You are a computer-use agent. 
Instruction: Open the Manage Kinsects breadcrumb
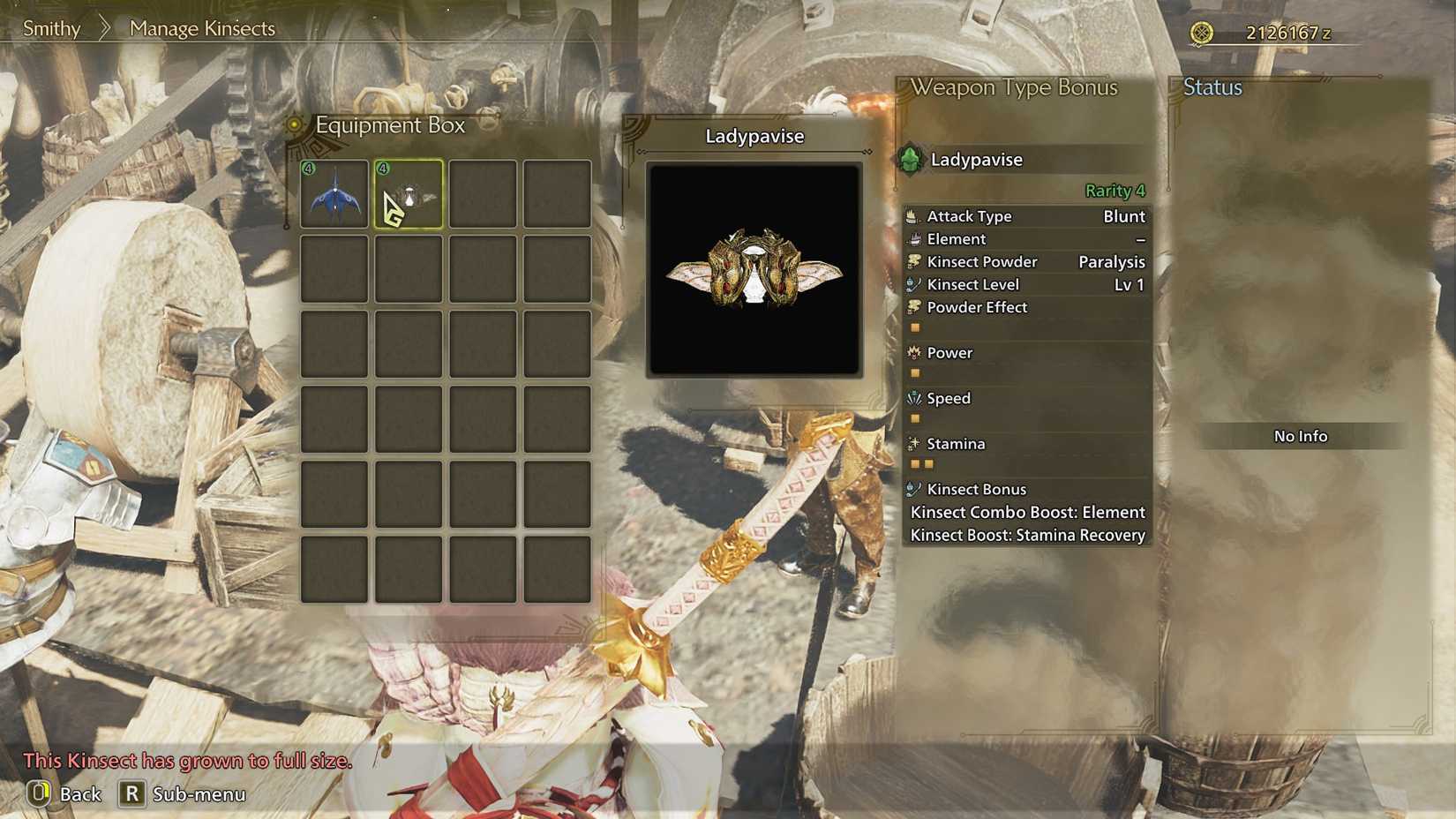coord(201,28)
